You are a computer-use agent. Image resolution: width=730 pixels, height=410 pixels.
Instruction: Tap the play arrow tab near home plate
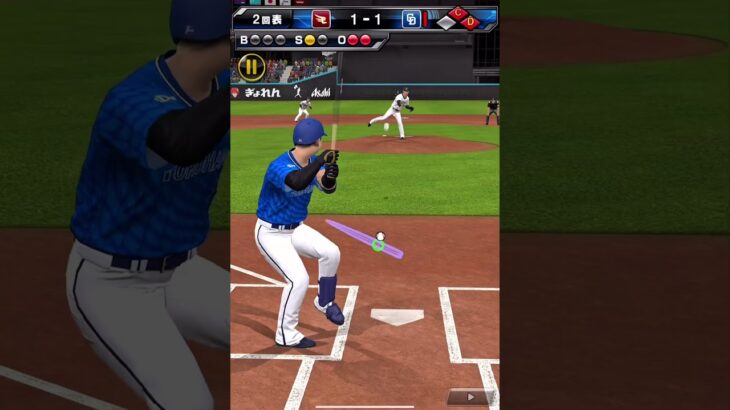[470, 397]
